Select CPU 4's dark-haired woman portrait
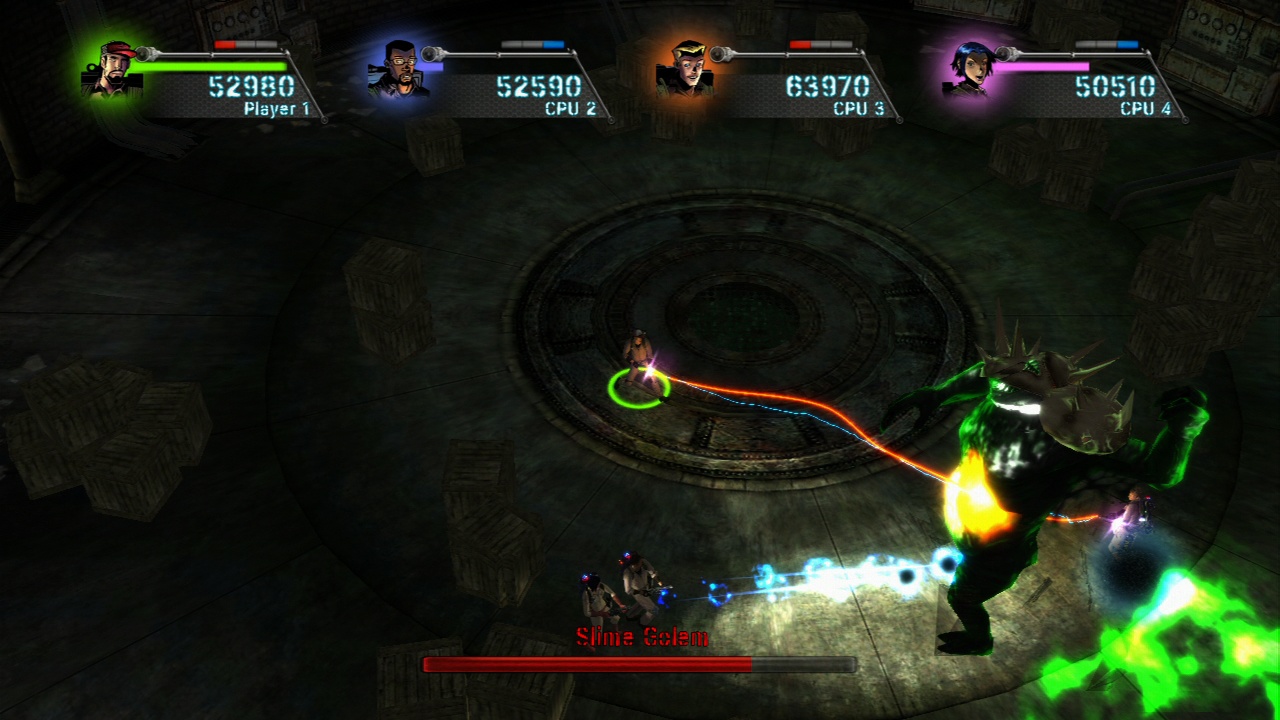This screenshot has height=720, width=1280. (x=972, y=69)
